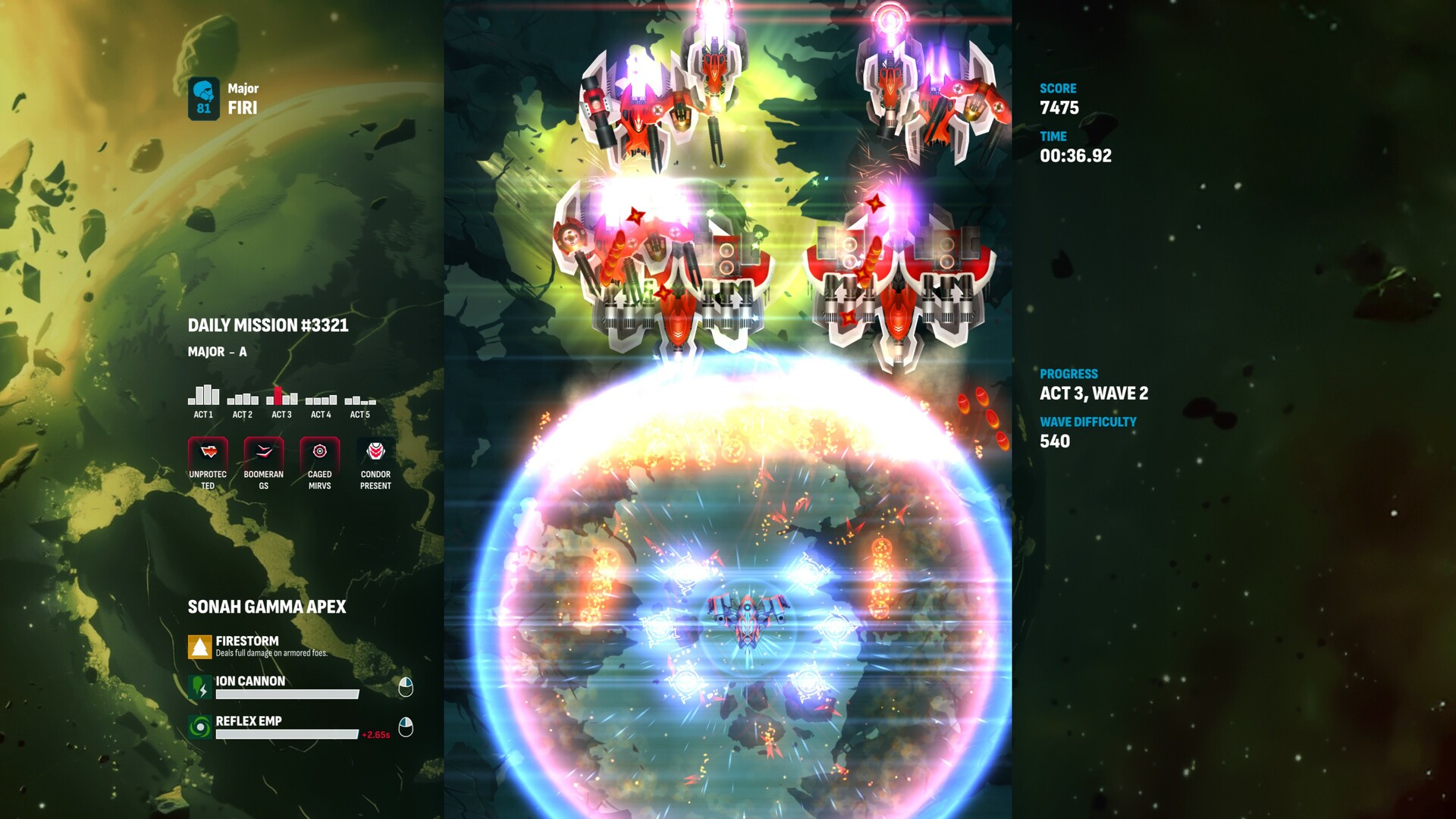The width and height of the screenshot is (1456, 819).
Task: Click the Daily Mission #3321 heading
Action: click(268, 325)
